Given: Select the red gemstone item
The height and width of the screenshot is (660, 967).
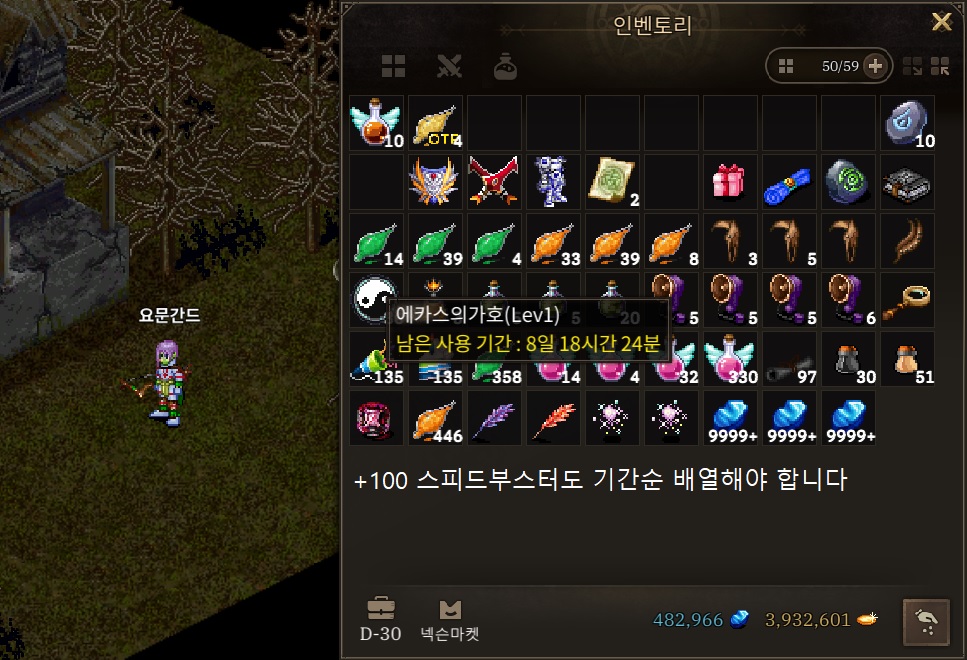Looking at the screenshot, I should click(376, 417).
